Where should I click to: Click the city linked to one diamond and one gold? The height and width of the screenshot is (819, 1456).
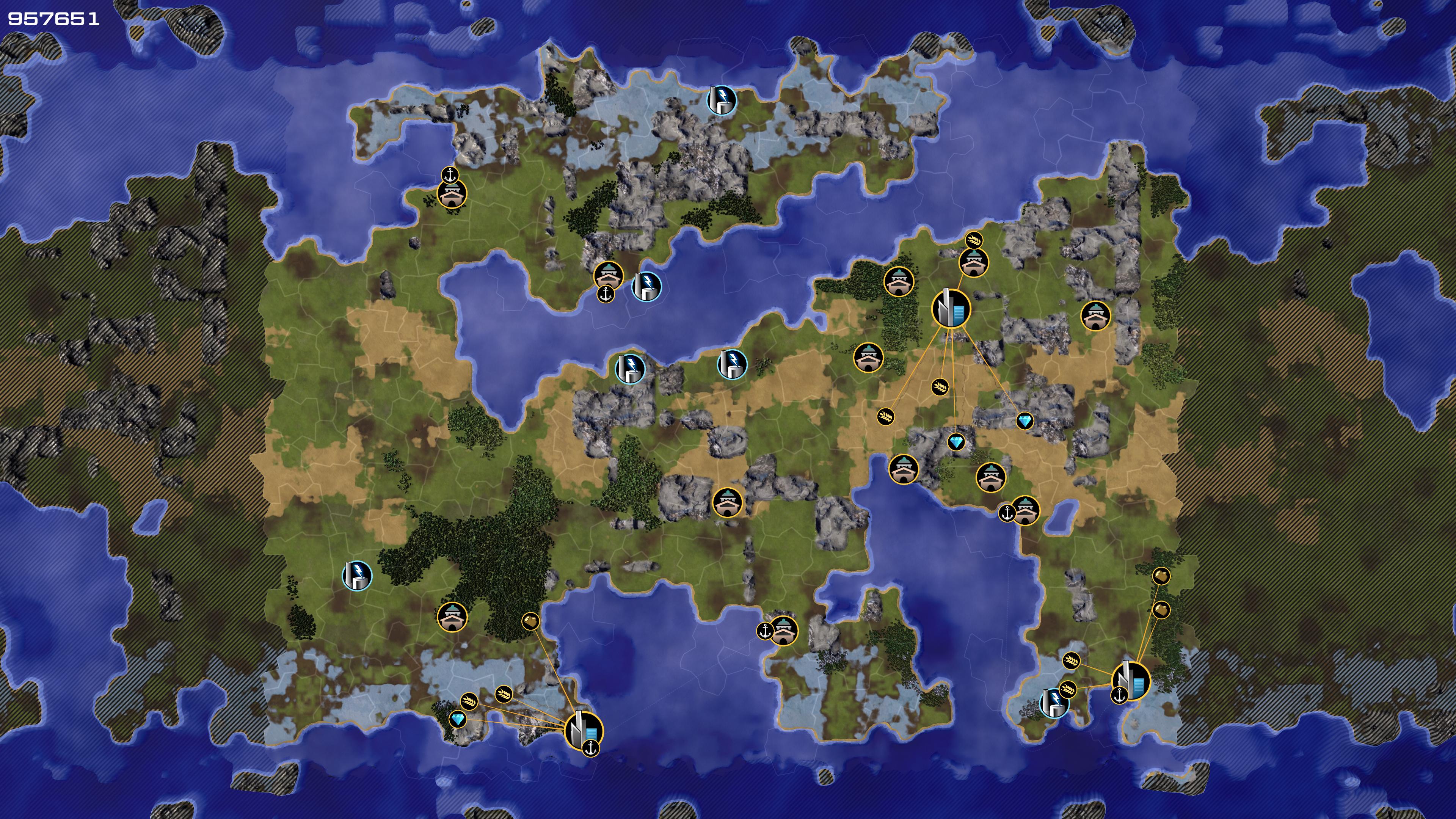pos(584,730)
